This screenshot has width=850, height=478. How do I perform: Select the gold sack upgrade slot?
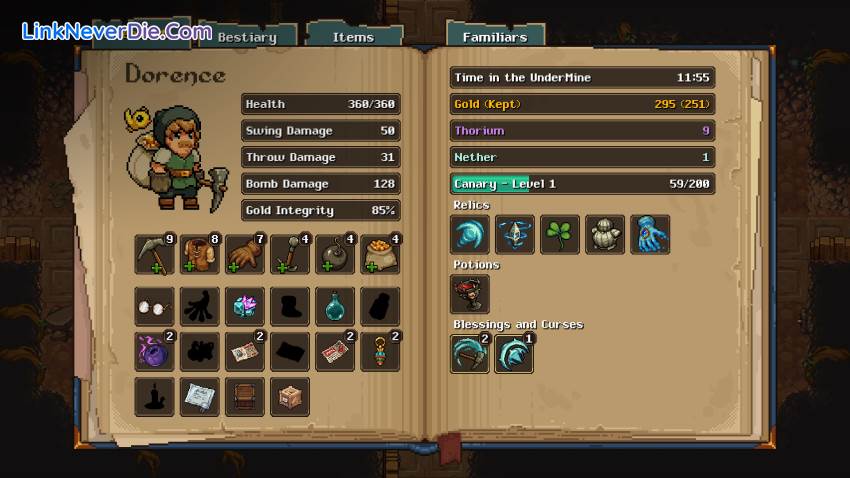pos(380,254)
